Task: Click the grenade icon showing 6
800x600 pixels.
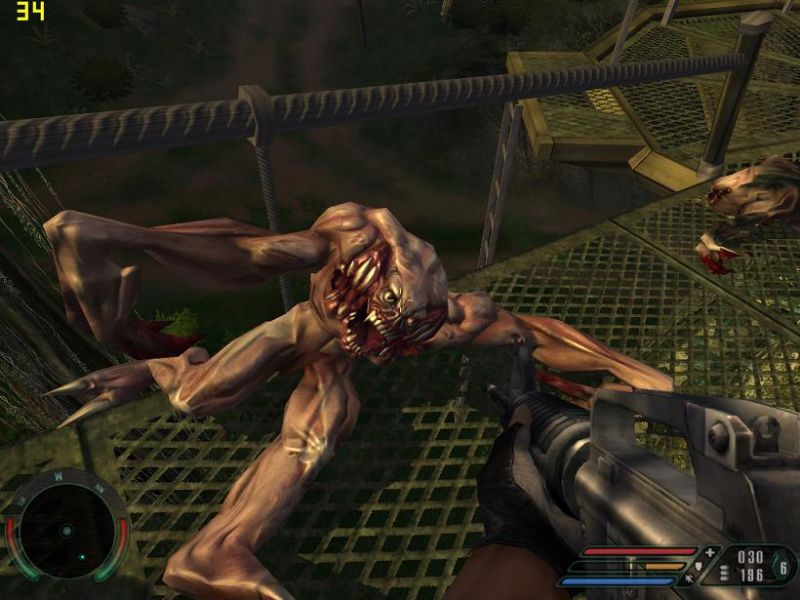Action: click(x=784, y=567)
